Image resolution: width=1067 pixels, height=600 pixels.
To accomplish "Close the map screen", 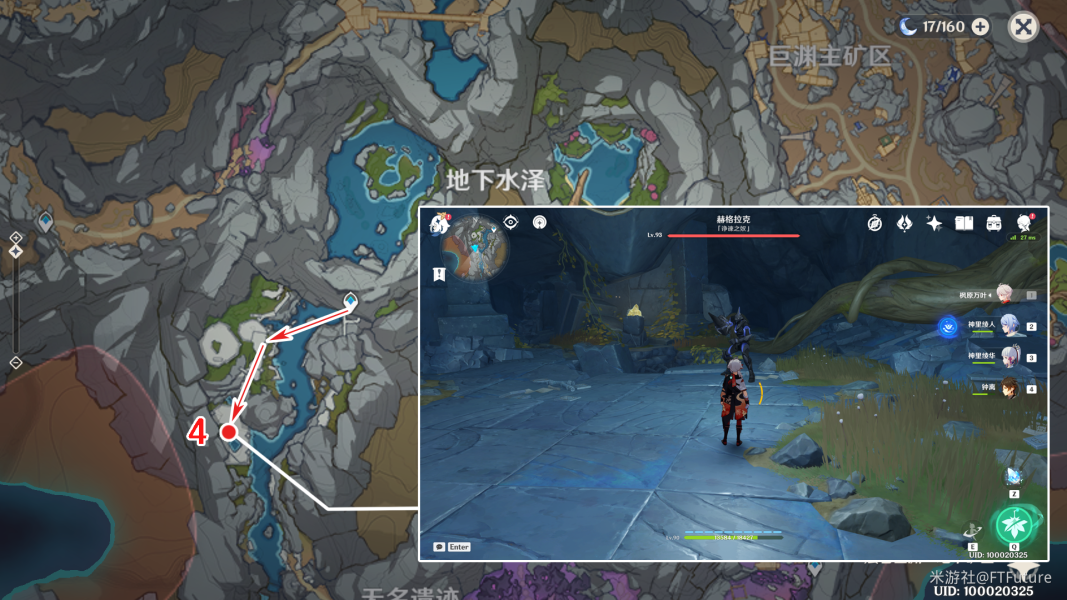I will pyautogui.click(x=1023, y=27).
